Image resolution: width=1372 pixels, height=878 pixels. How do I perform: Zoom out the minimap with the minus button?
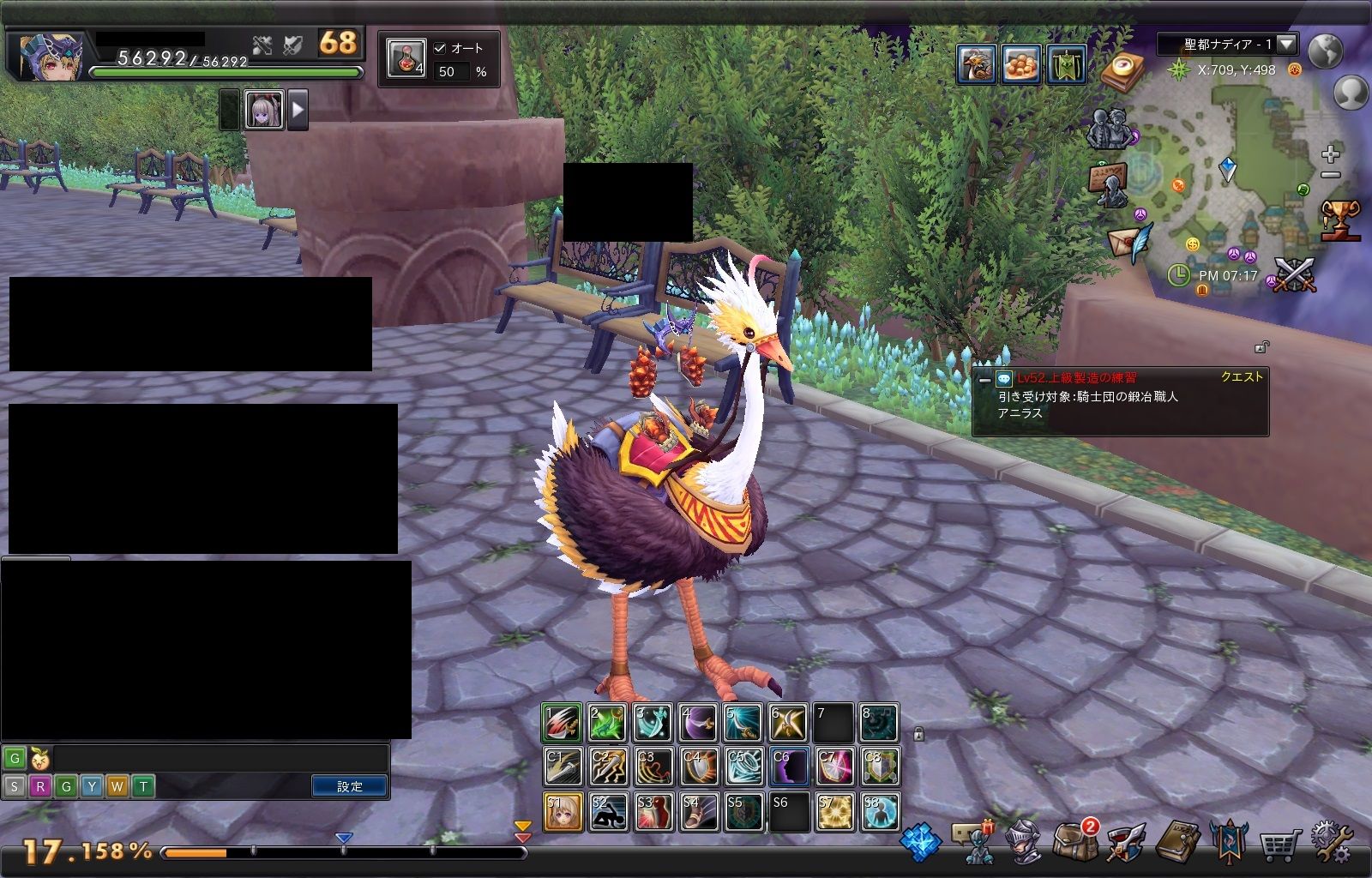pyautogui.click(x=1330, y=175)
